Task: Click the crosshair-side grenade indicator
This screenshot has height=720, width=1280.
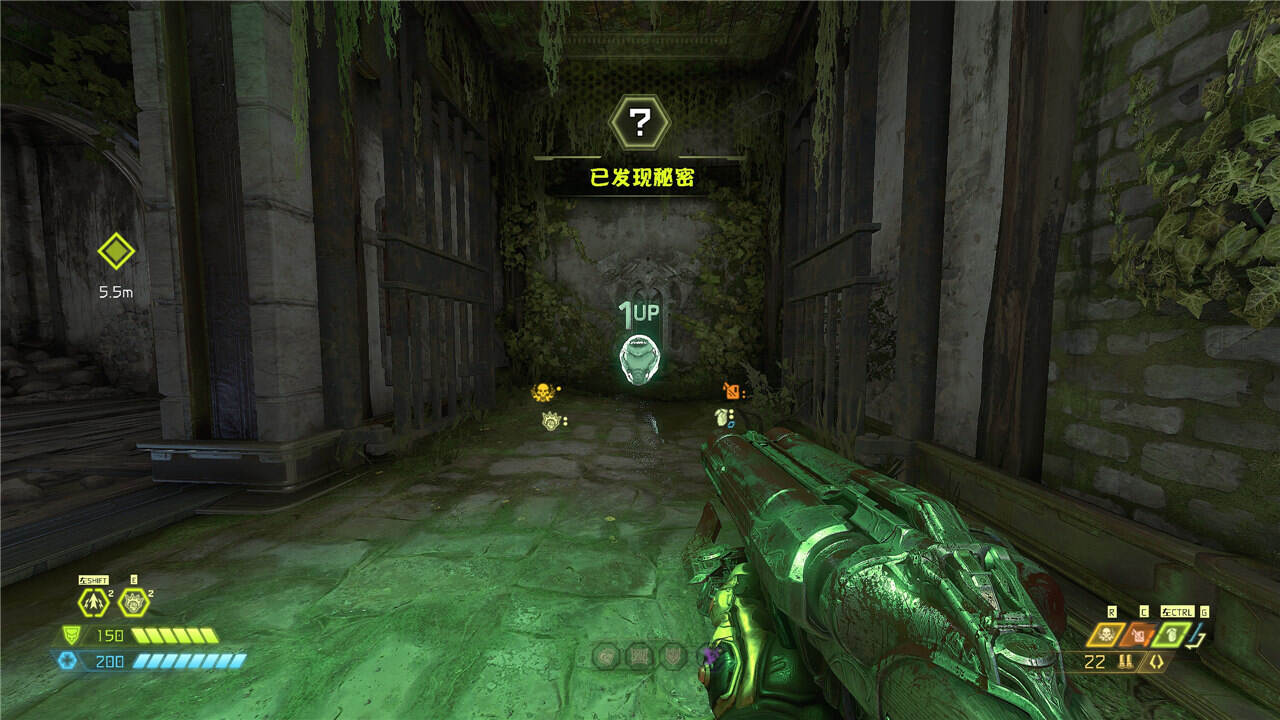Action: 720,417
